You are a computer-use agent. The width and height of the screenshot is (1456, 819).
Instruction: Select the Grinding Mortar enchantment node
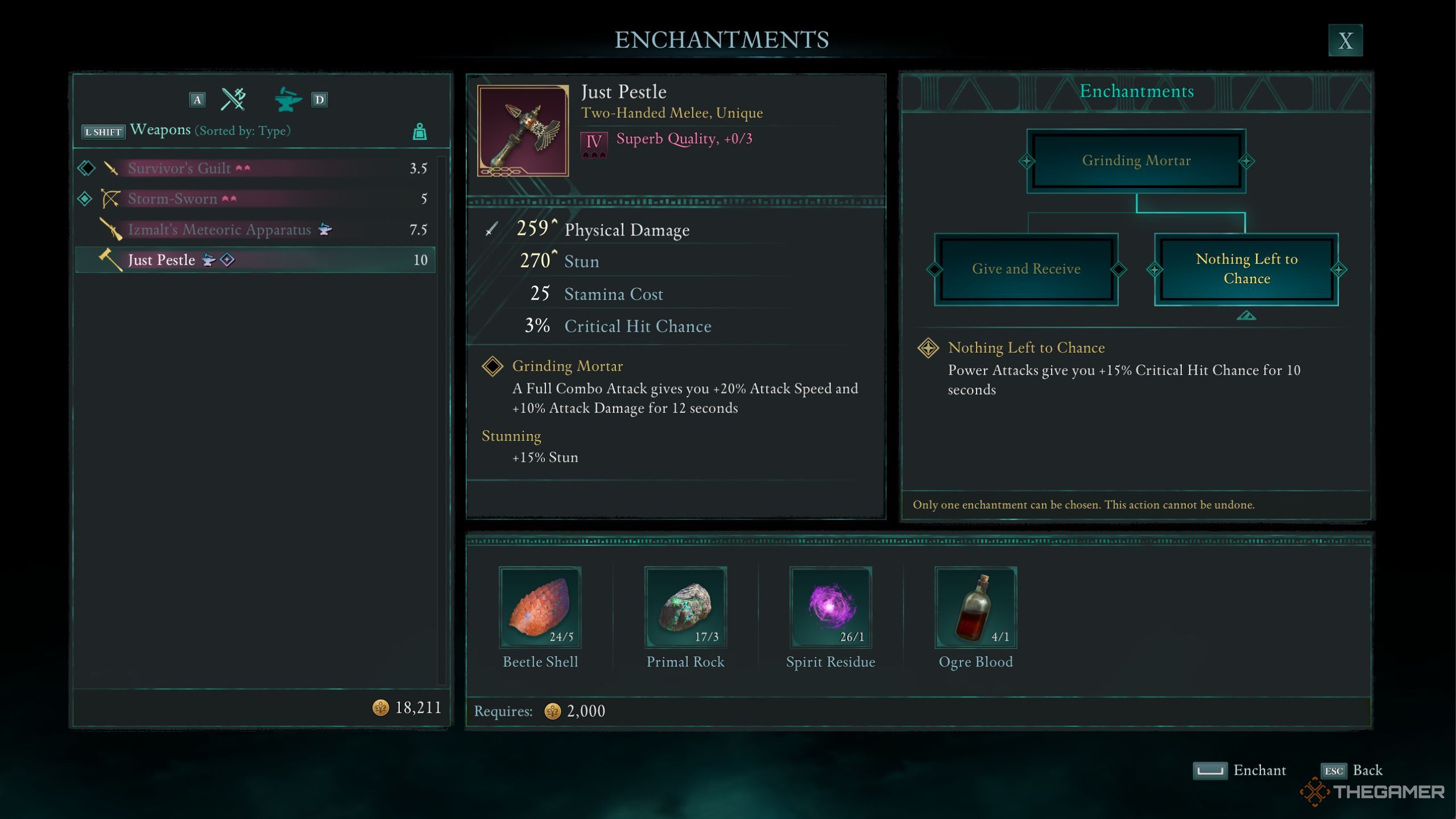point(1136,161)
